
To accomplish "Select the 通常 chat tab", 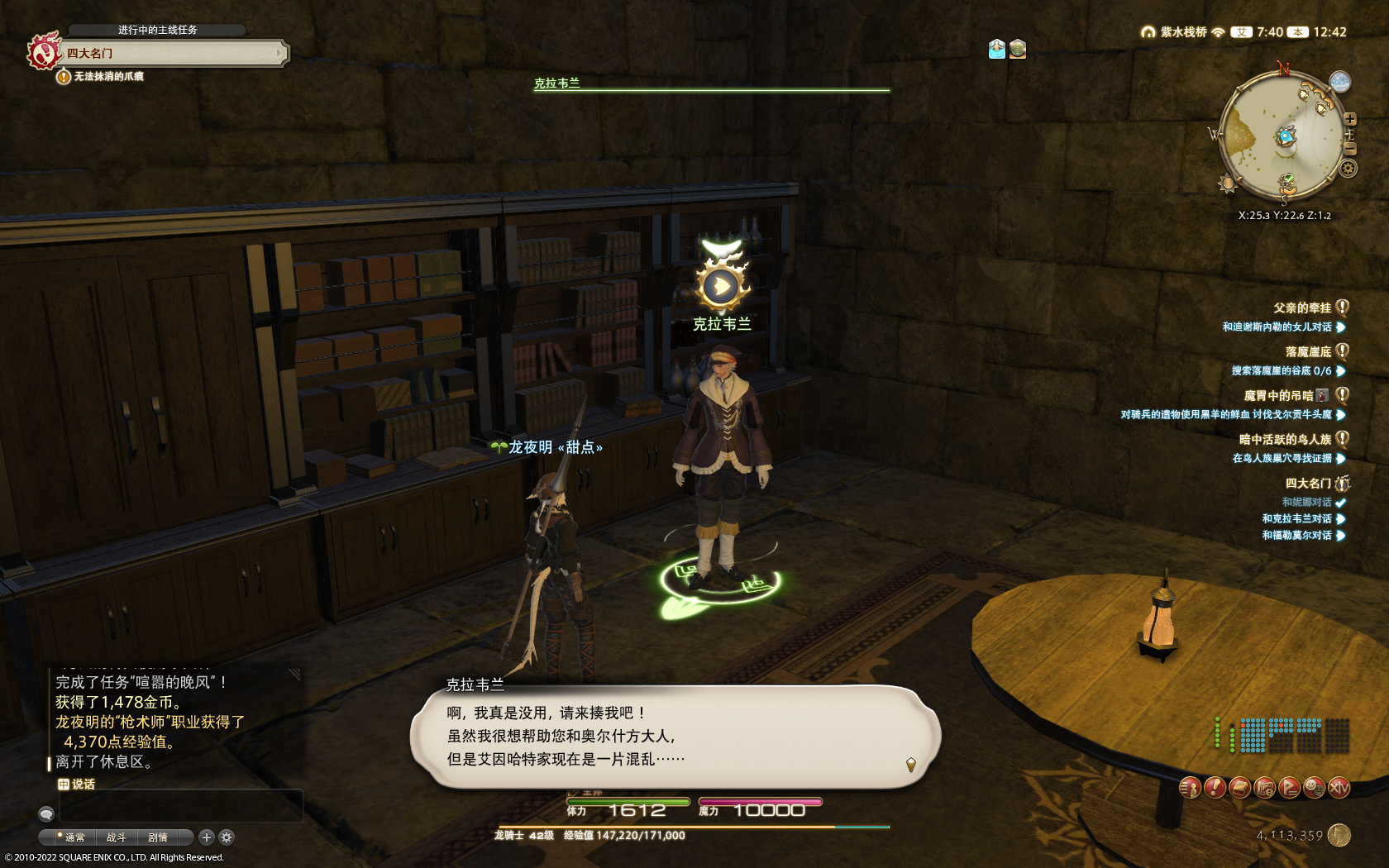I will click(74, 837).
